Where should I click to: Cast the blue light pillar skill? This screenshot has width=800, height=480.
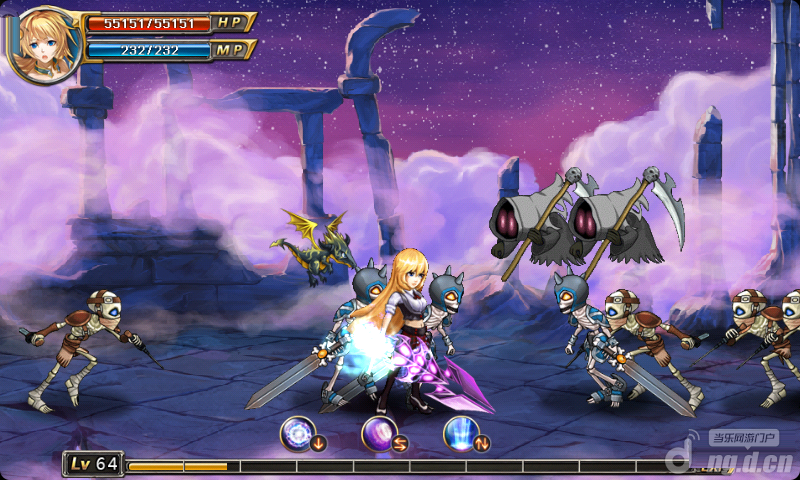point(461,433)
